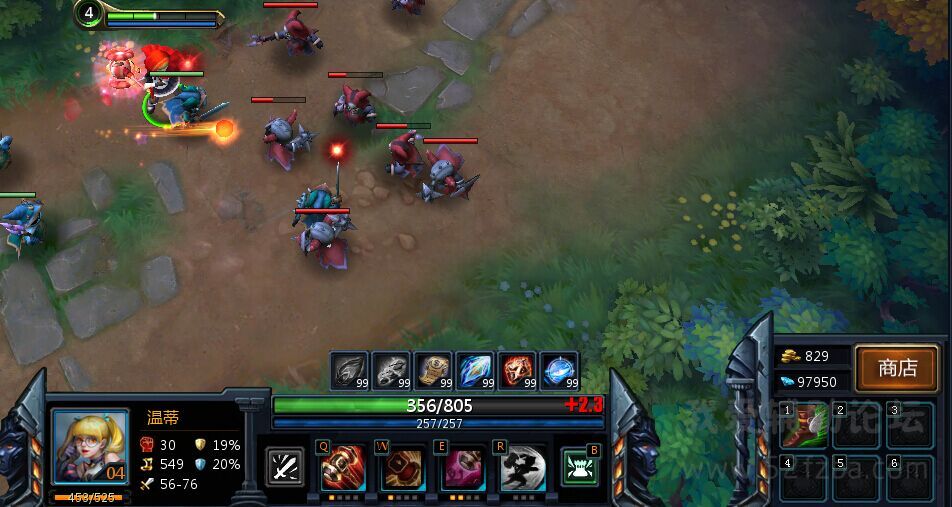Use the W ability icon
Screen dimensions: 952x507
coord(402,467)
